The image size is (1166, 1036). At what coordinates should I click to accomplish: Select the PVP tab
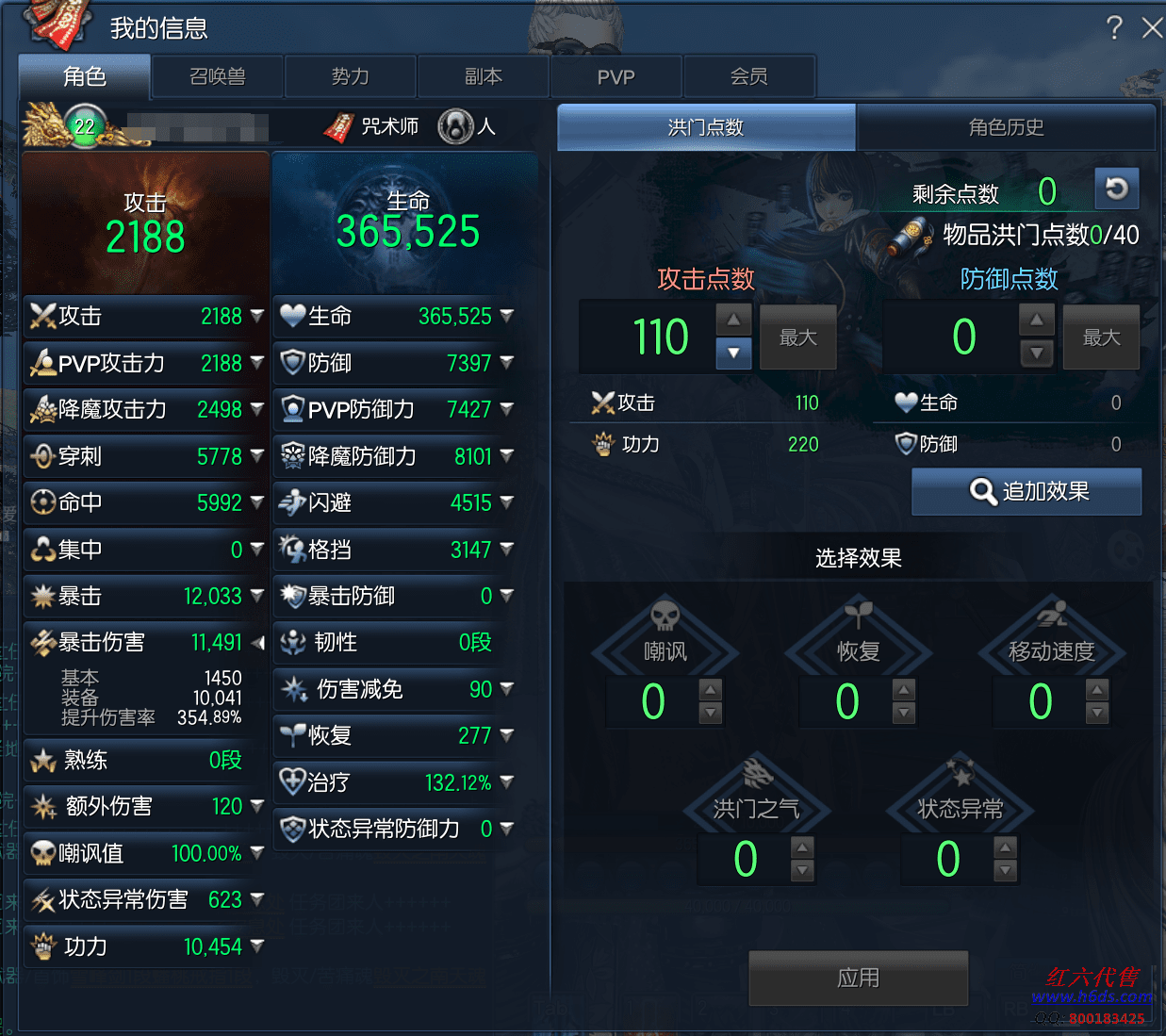[616, 76]
